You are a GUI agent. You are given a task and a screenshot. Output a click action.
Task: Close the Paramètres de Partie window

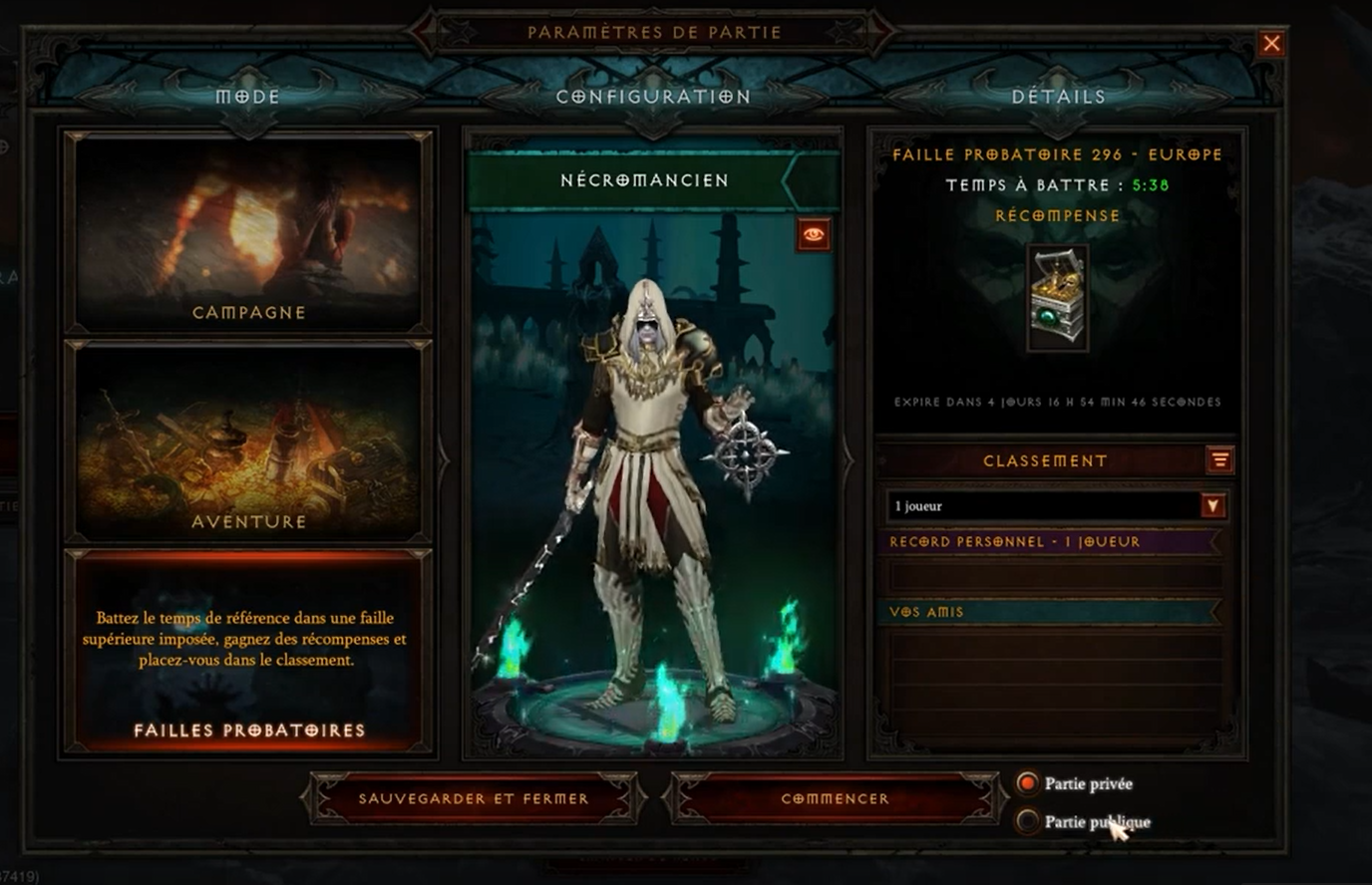click(1271, 44)
